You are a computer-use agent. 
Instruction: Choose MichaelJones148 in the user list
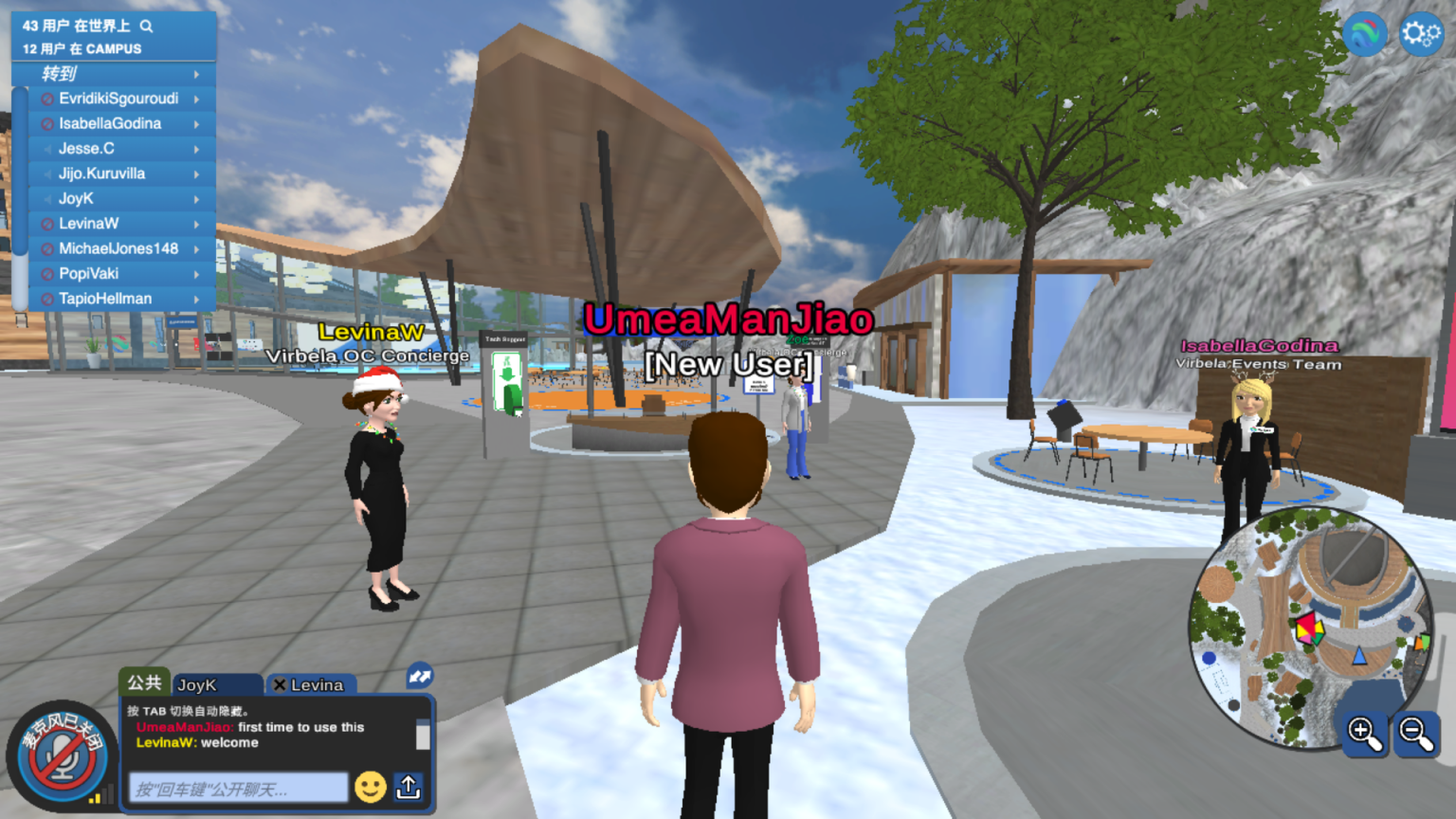click(x=118, y=248)
